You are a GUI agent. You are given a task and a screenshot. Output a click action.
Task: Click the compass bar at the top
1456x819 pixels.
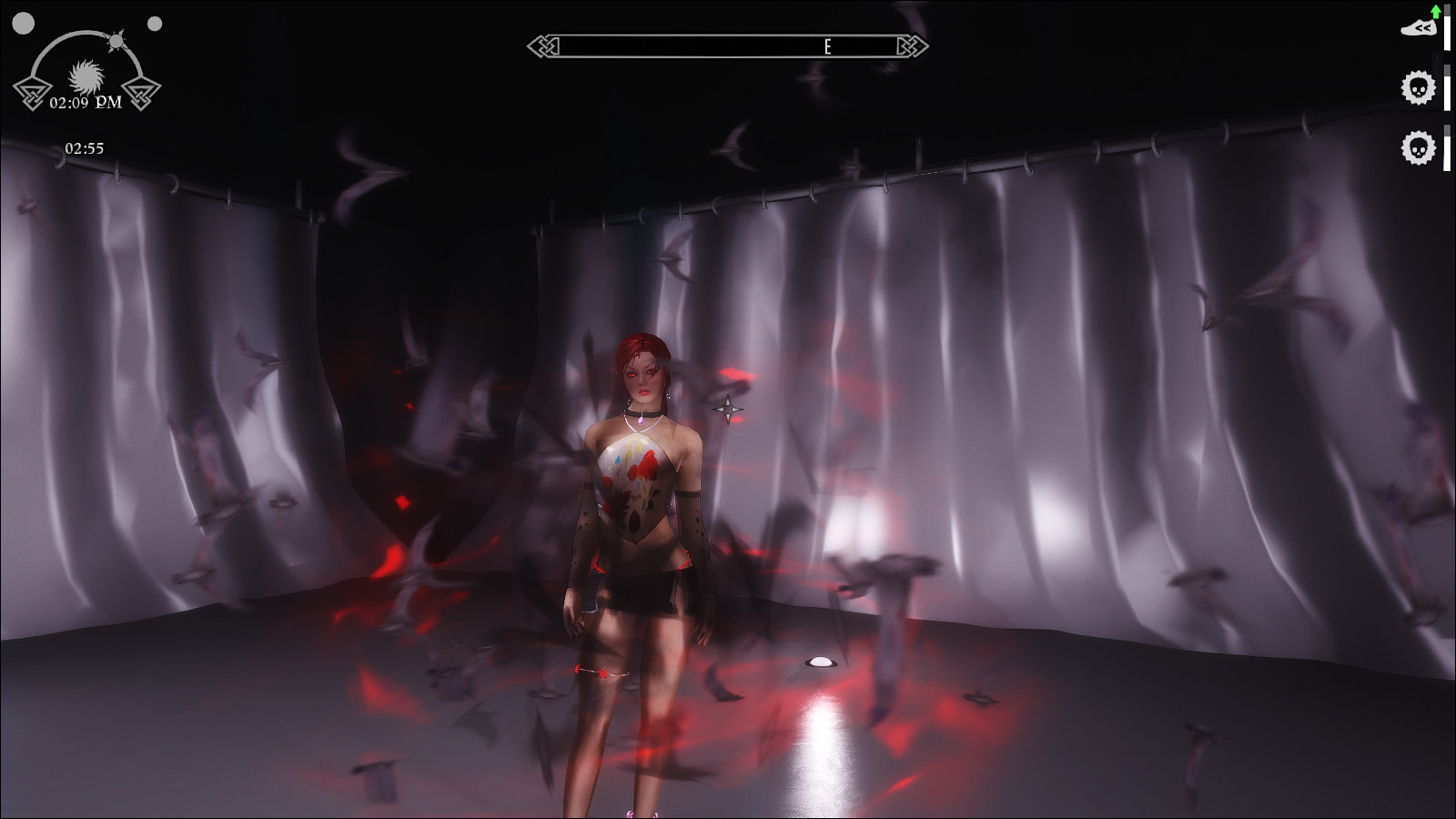[728, 46]
